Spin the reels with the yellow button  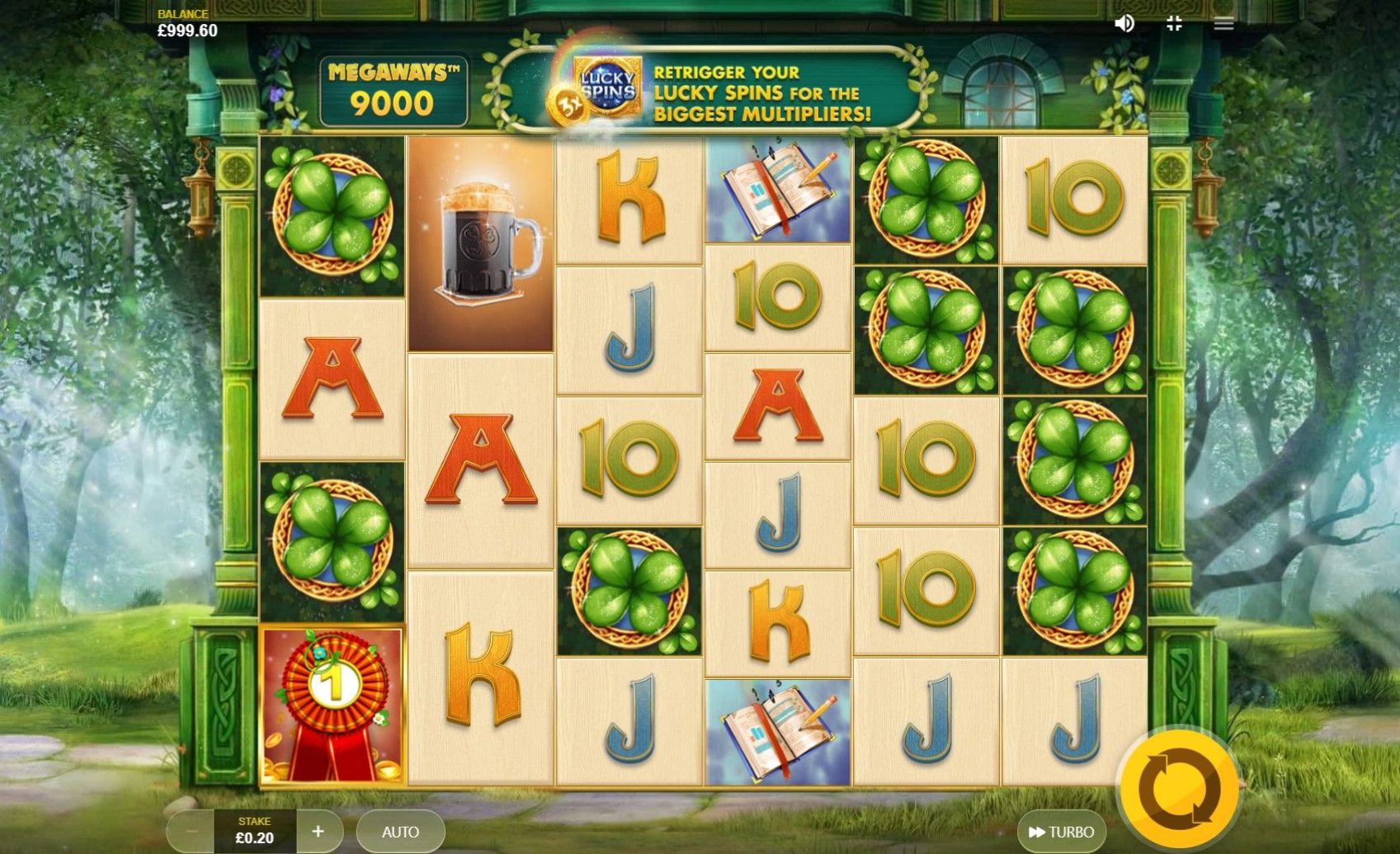tap(1179, 790)
